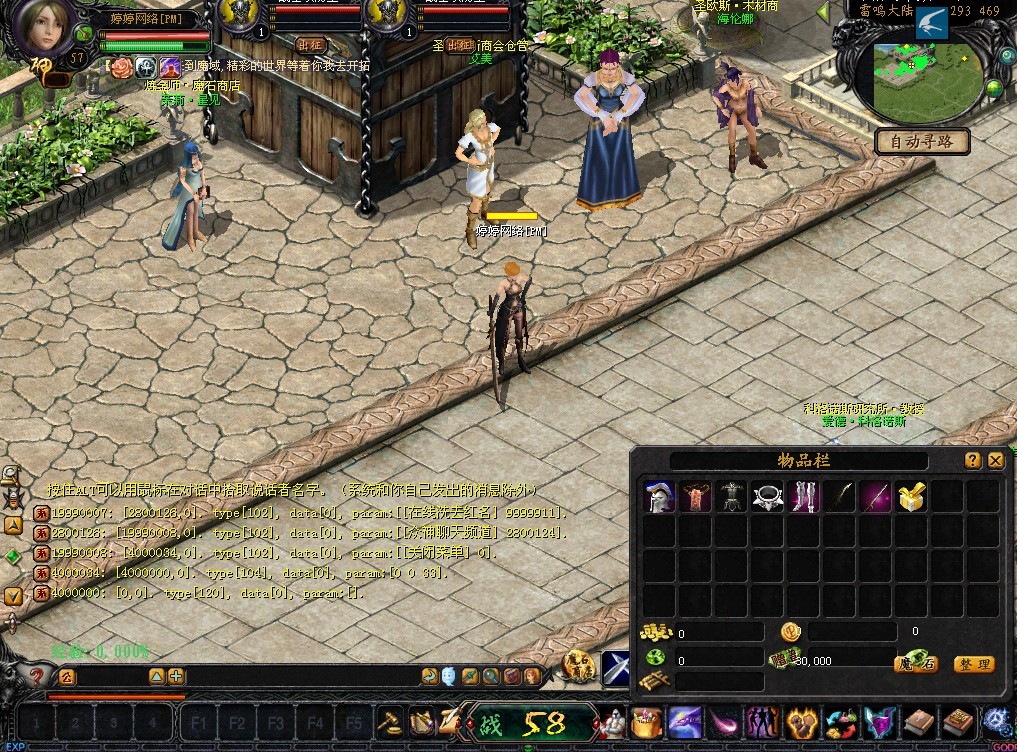Open the inventory help question mark
Screen dimensions: 1017x752
click(x=972, y=460)
